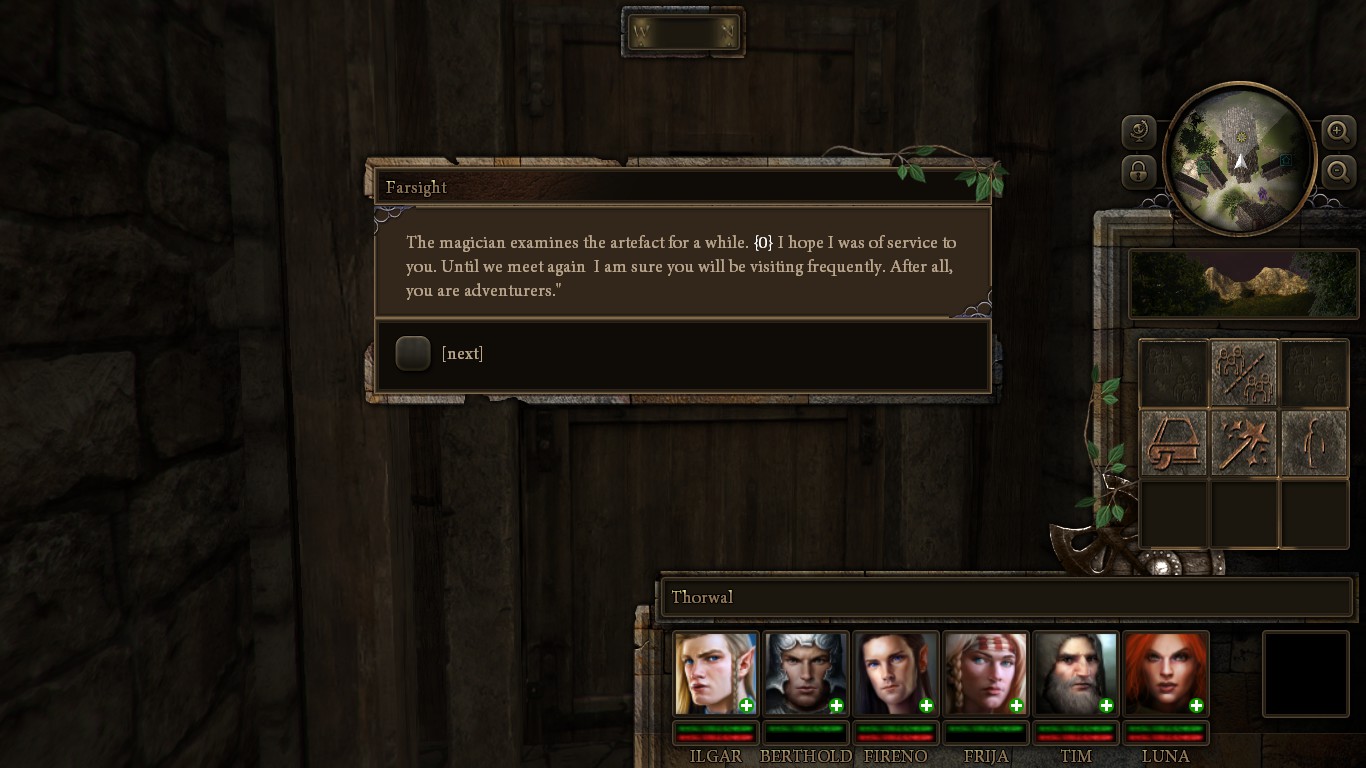This screenshot has width=1366, height=768.
Task: Click the circular minimap
Action: point(1239,157)
